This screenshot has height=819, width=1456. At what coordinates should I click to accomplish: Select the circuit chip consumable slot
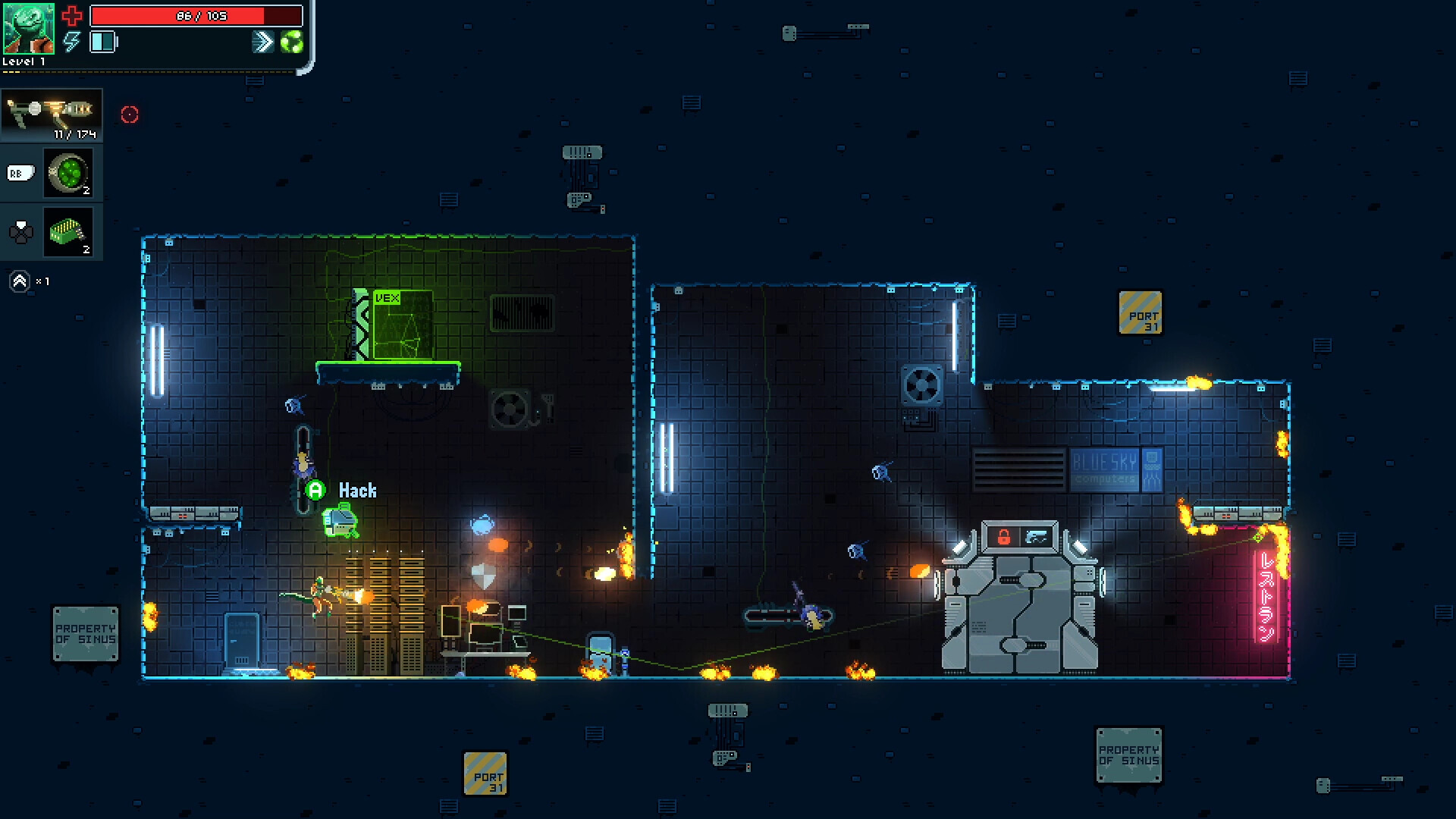point(69,231)
